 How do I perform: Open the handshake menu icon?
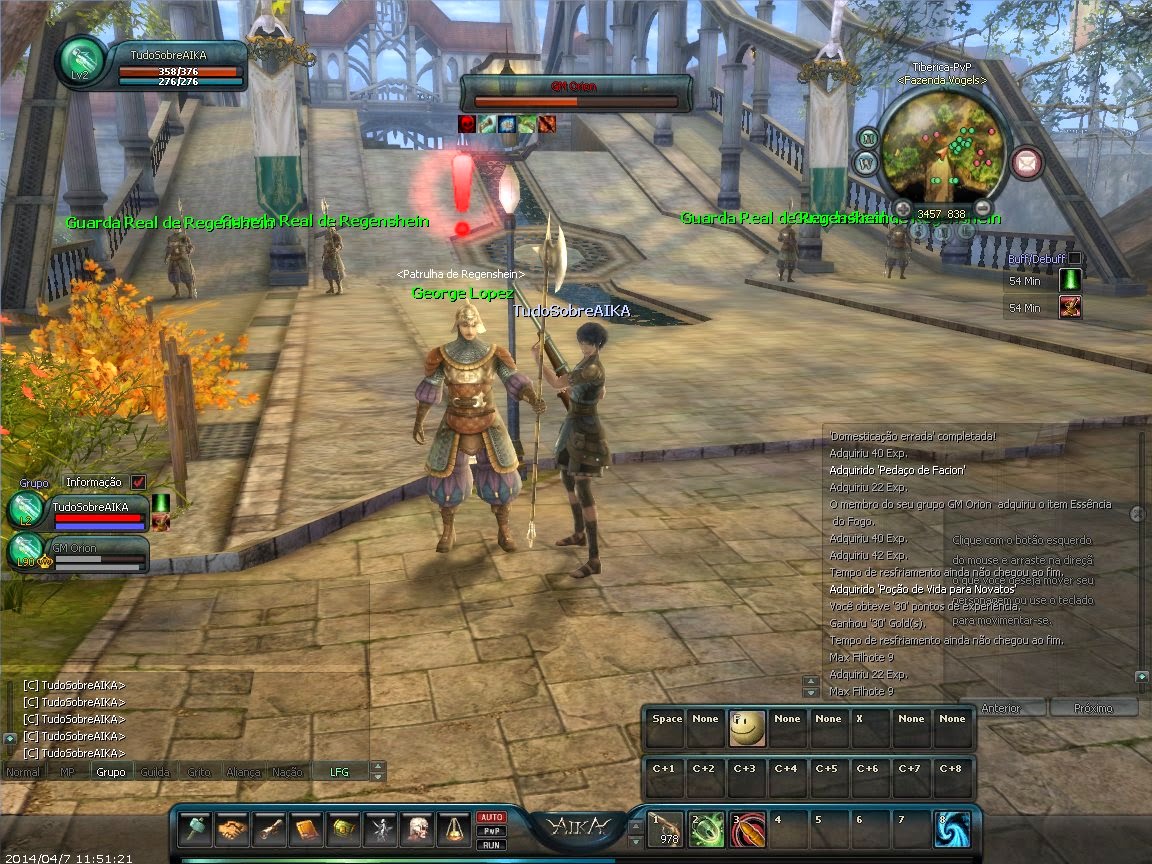tap(233, 829)
